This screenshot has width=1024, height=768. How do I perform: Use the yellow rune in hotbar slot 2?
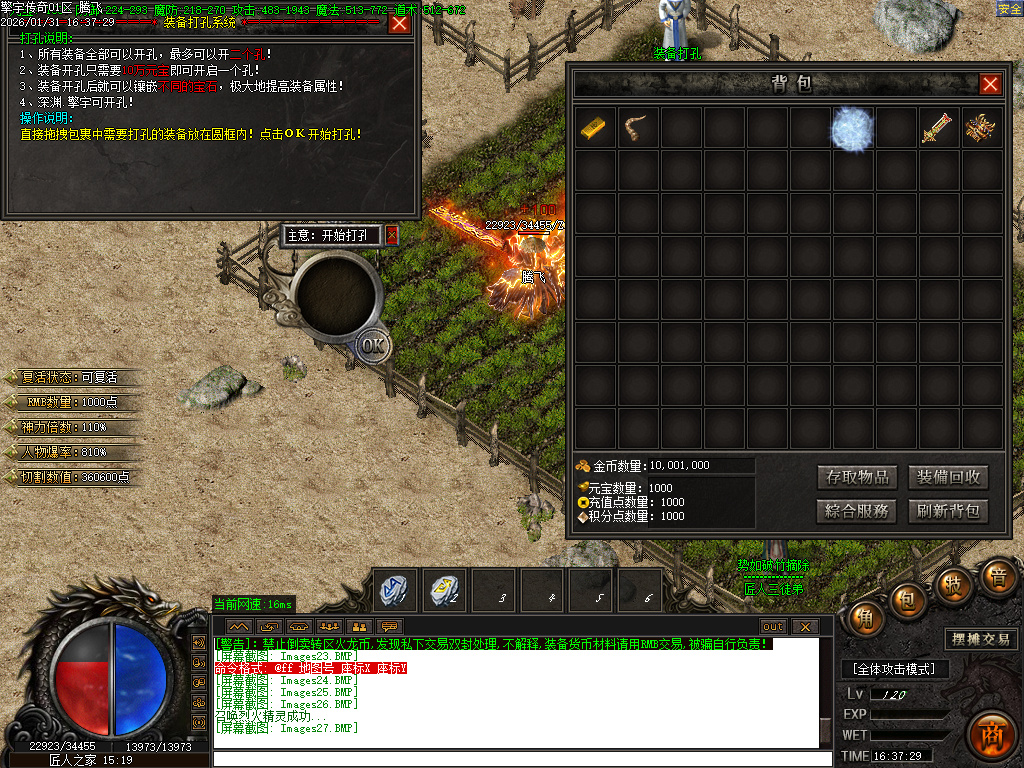coord(443,590)
